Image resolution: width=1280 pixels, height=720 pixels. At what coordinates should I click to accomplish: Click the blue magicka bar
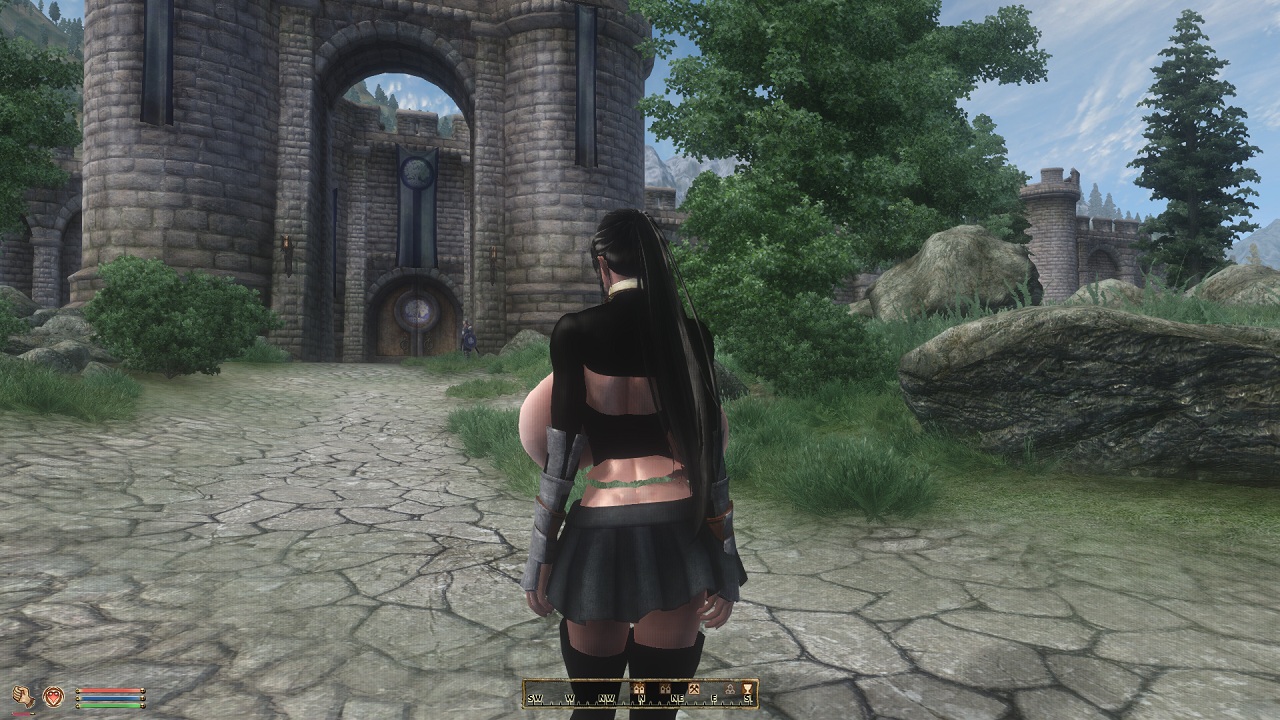110,698
